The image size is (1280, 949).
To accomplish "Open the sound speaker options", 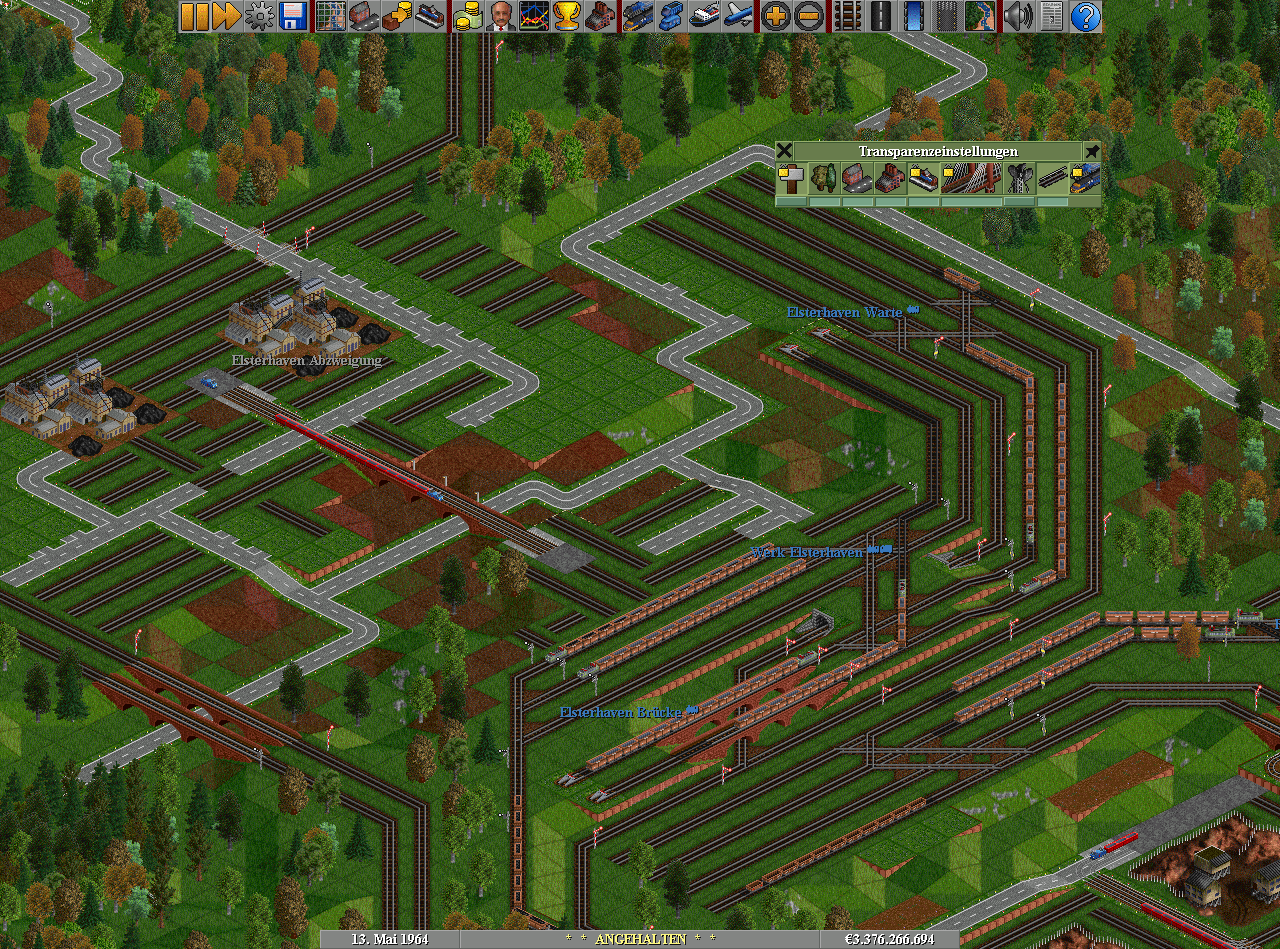I will (x=1018, y=16).
